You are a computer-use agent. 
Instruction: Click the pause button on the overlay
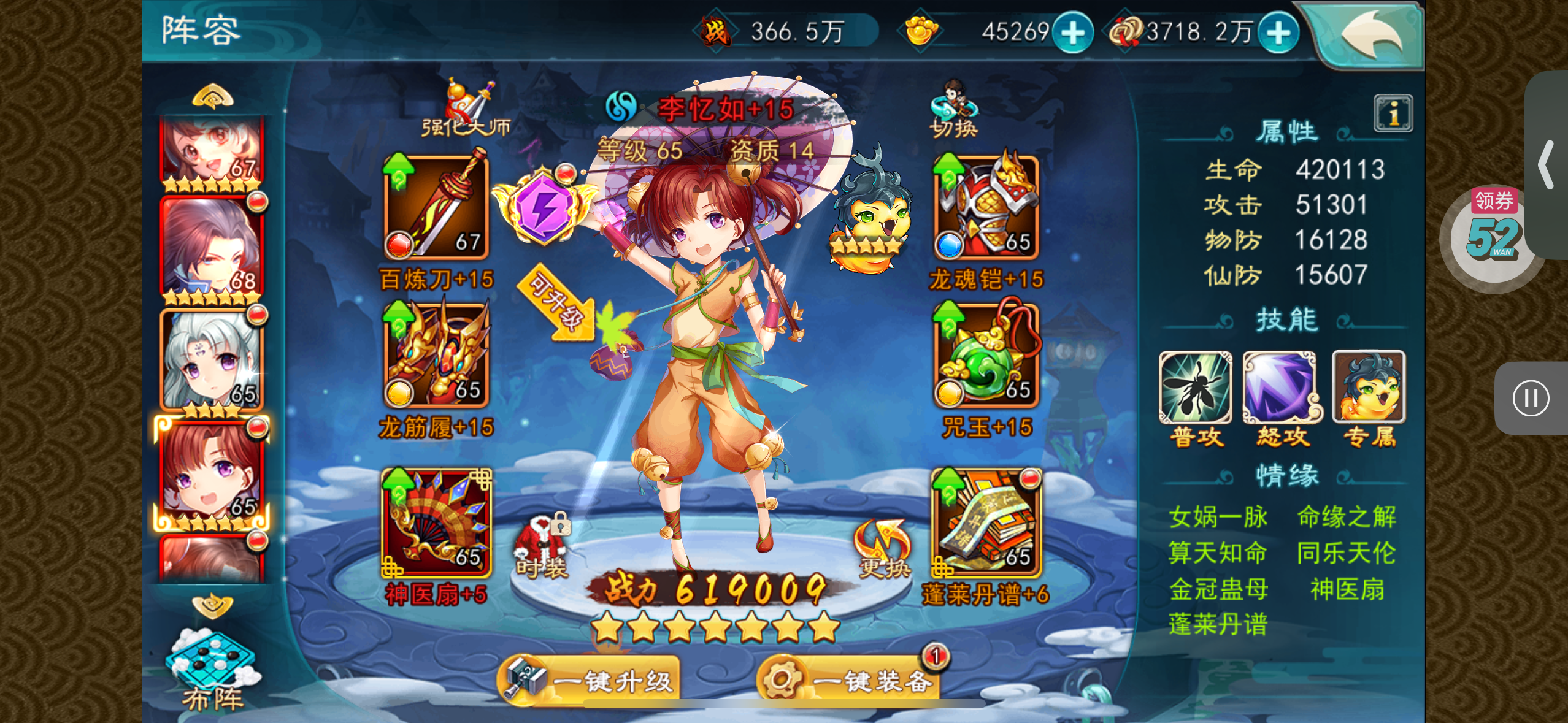coord(1531,399)
